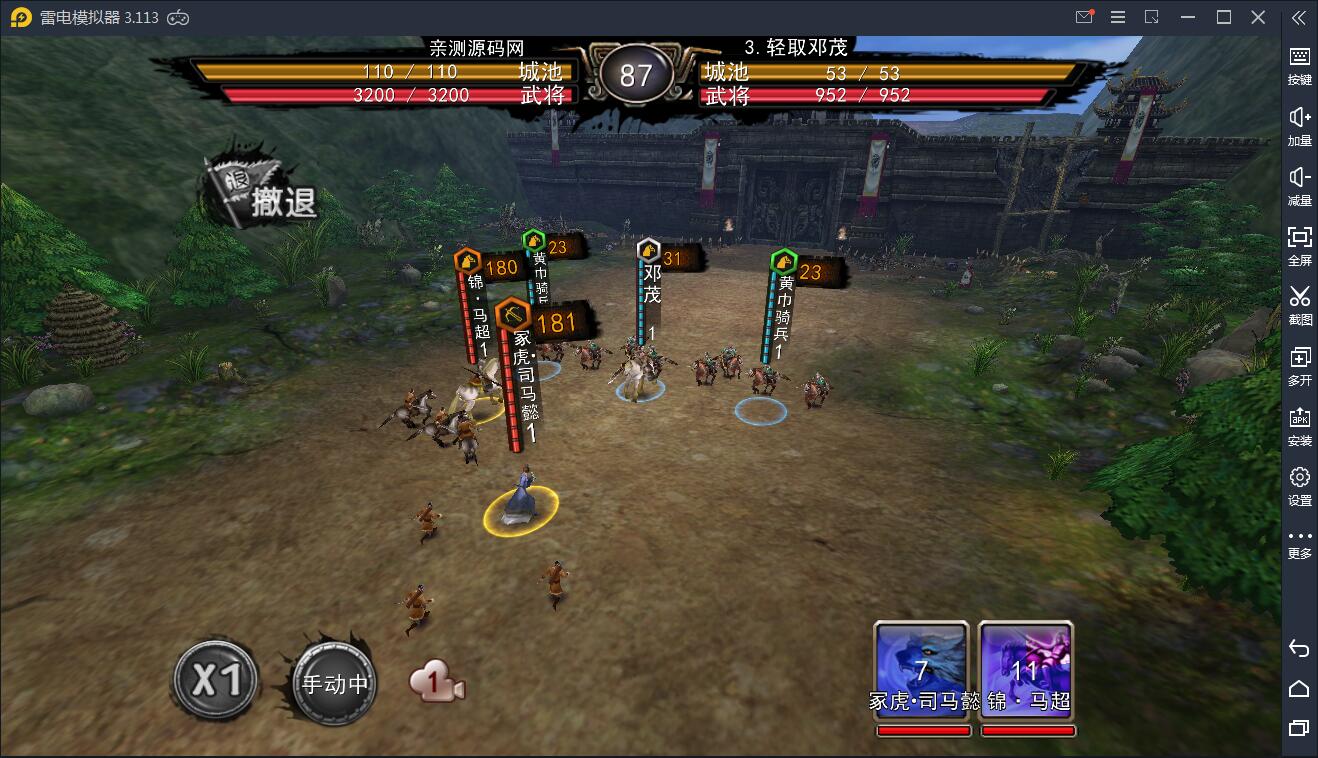This screenshot has width=1318, height=758.
Task: Click the red camera view icon
Action: pos(437,684)
